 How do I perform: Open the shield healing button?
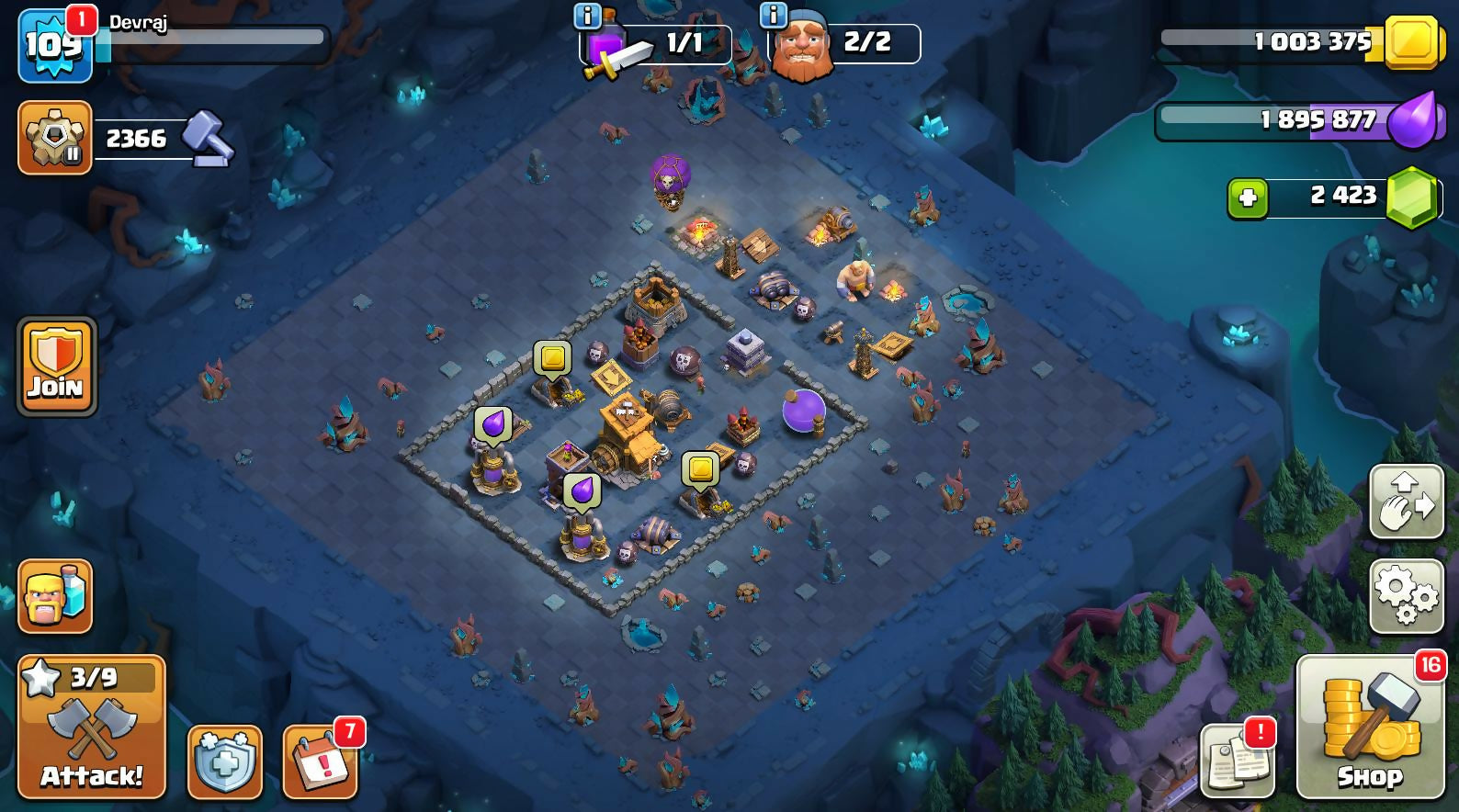pyautogui.click(x=225, y=762)
